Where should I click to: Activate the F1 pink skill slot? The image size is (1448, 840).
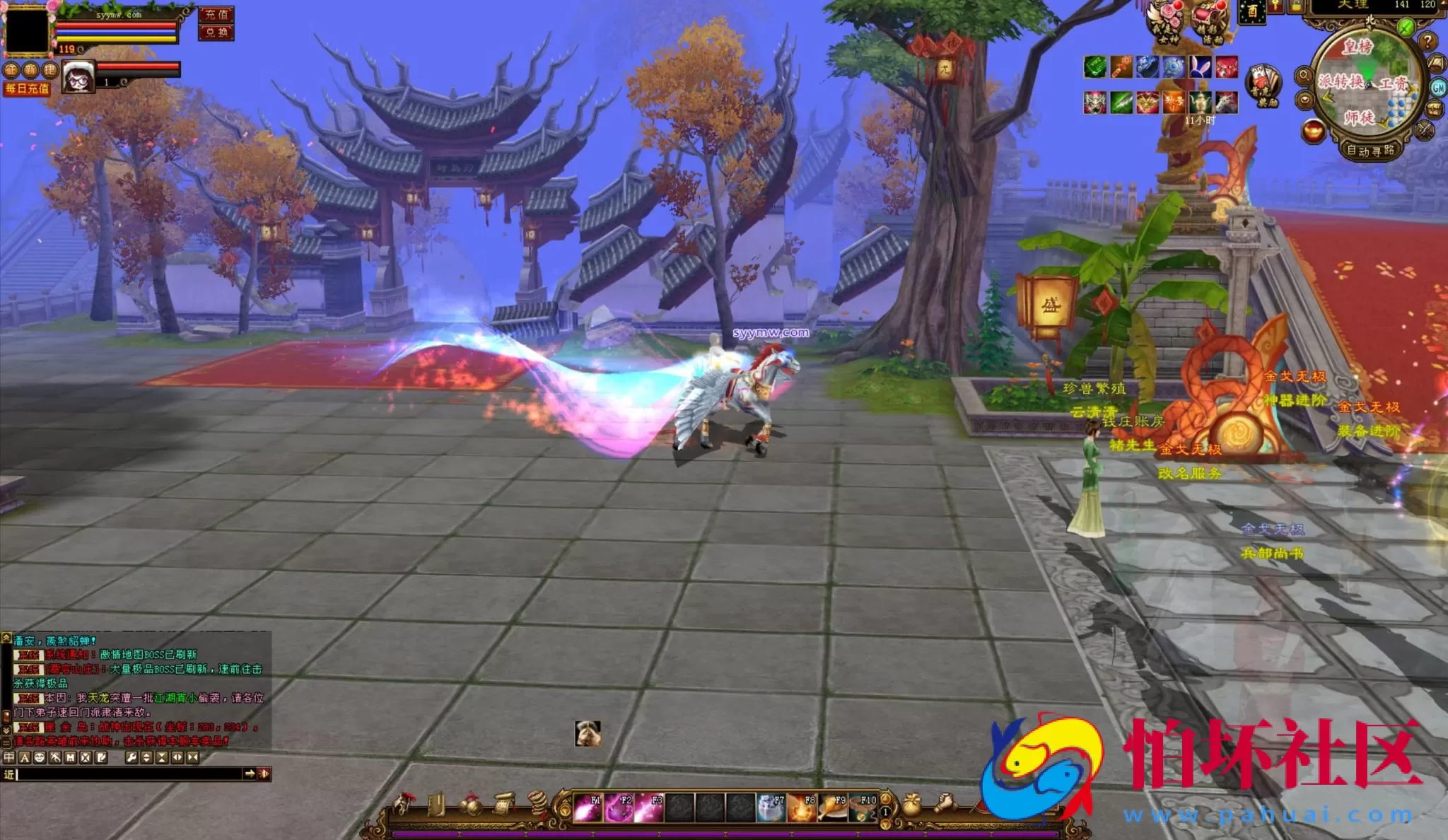tap(587, 807)
